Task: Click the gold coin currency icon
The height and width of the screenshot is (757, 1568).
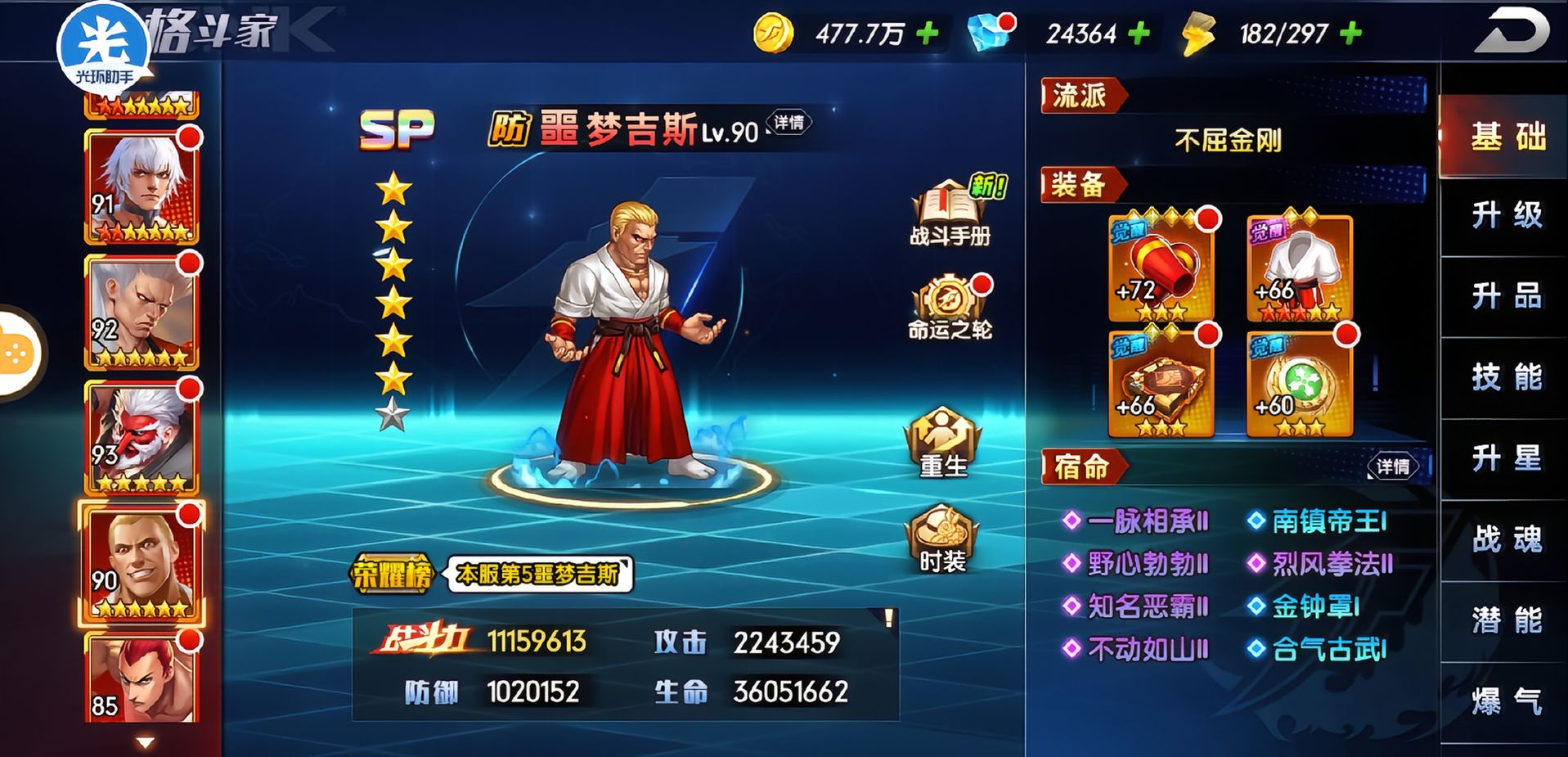Action: (x=775, y=33)
